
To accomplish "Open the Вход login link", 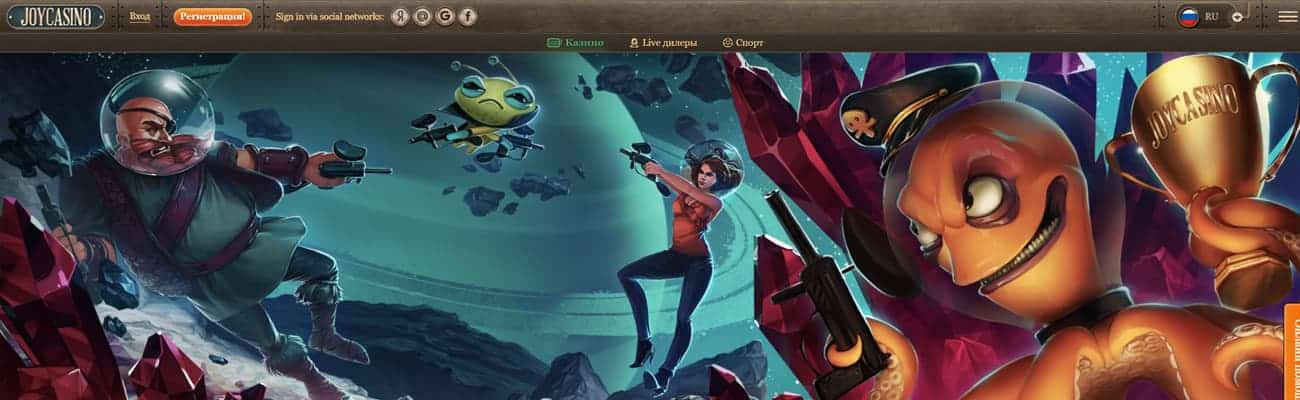I will click(x=140, y=16).
